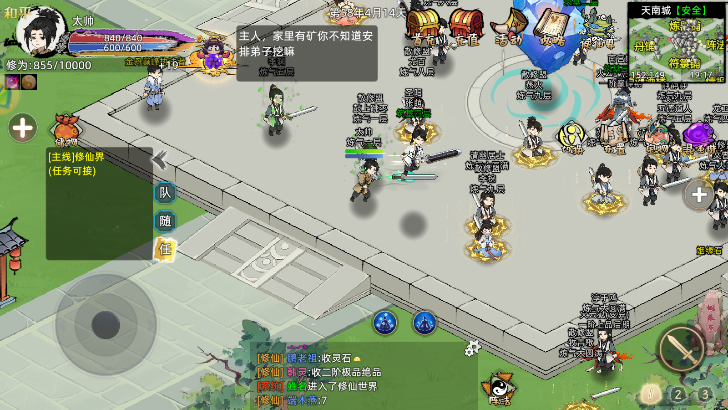
Task: Open the orange pouch bag icon
Action: tap(65, 127)
